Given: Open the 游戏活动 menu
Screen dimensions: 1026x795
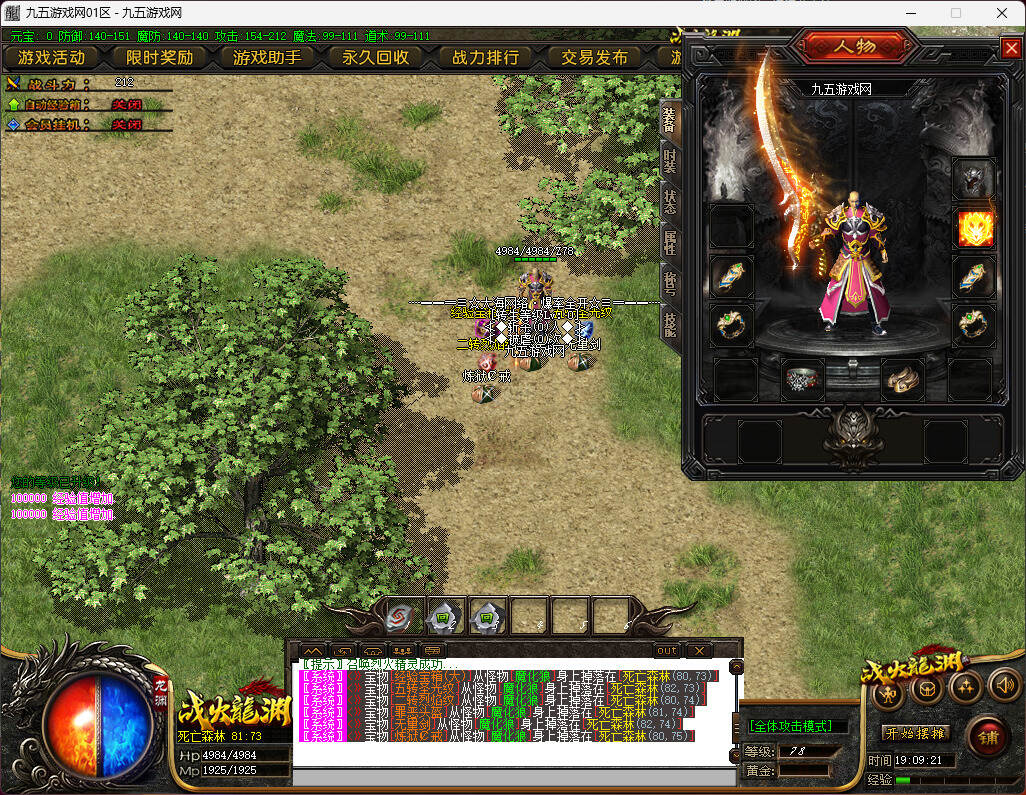Looking at the screenshot, I should (51, 57).
